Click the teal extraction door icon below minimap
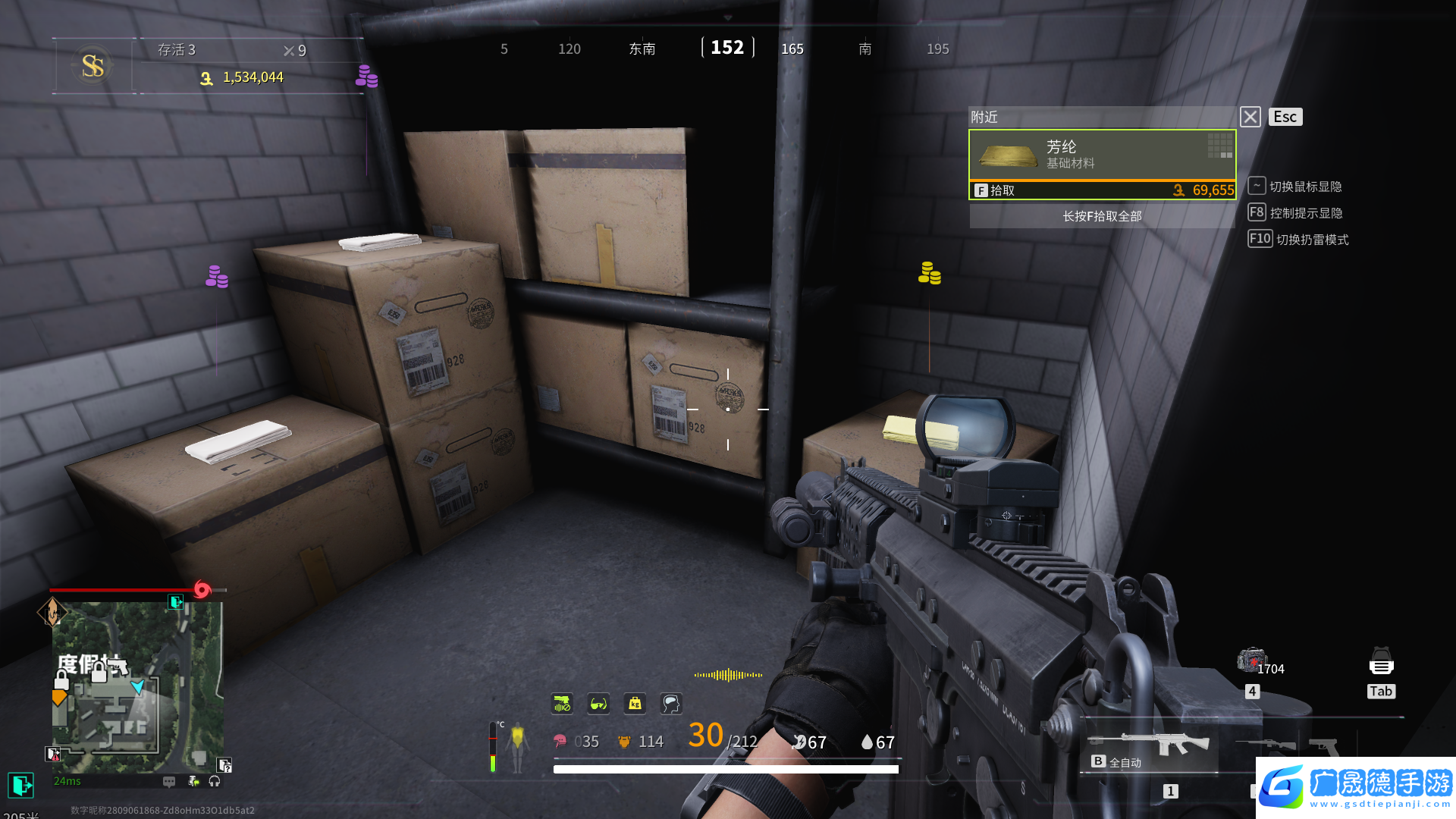Image resolution: width=1456 pixels, height=819 pixels. [20, 785]
